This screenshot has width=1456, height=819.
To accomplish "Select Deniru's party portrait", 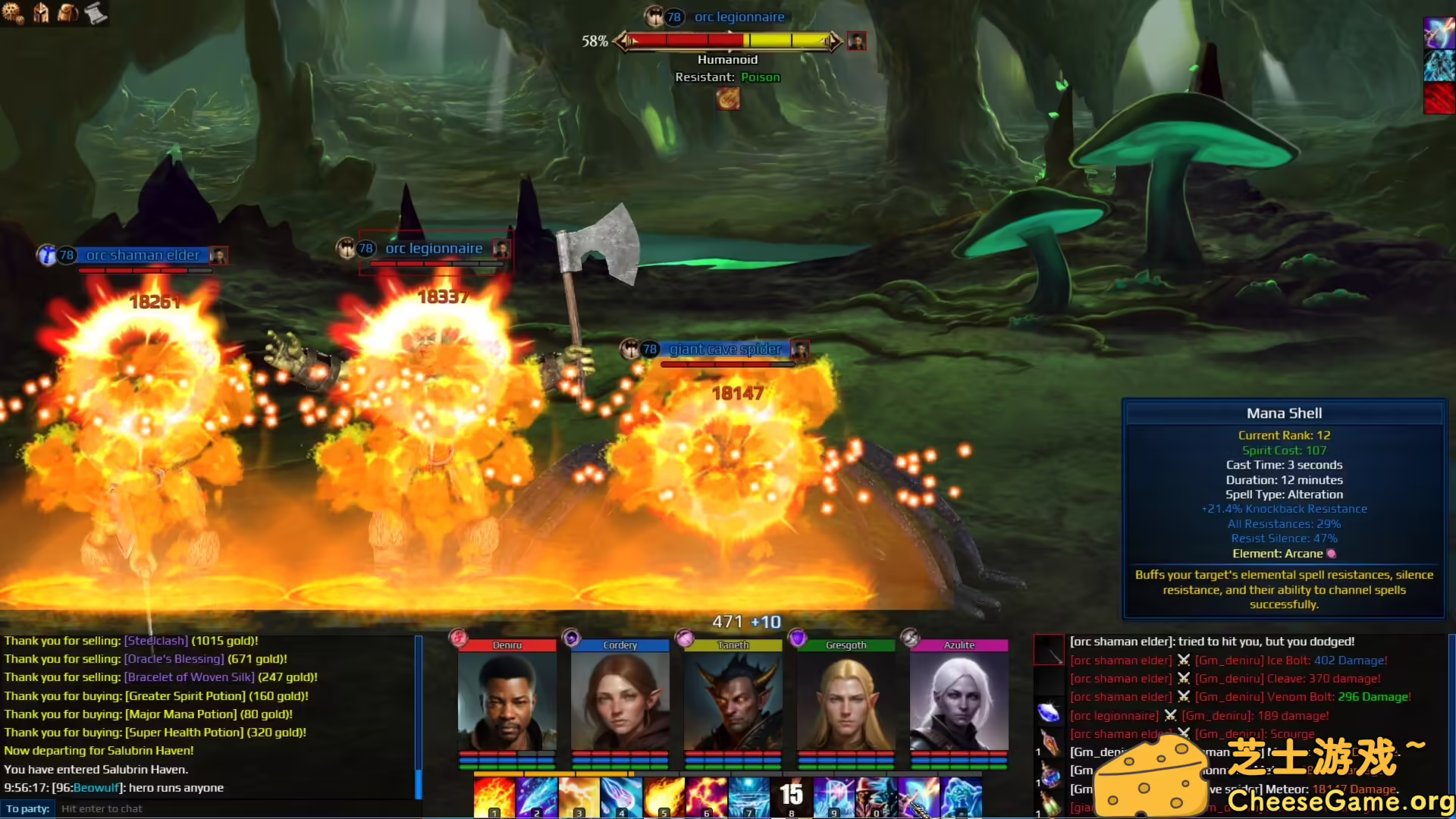I will [507, 701].
